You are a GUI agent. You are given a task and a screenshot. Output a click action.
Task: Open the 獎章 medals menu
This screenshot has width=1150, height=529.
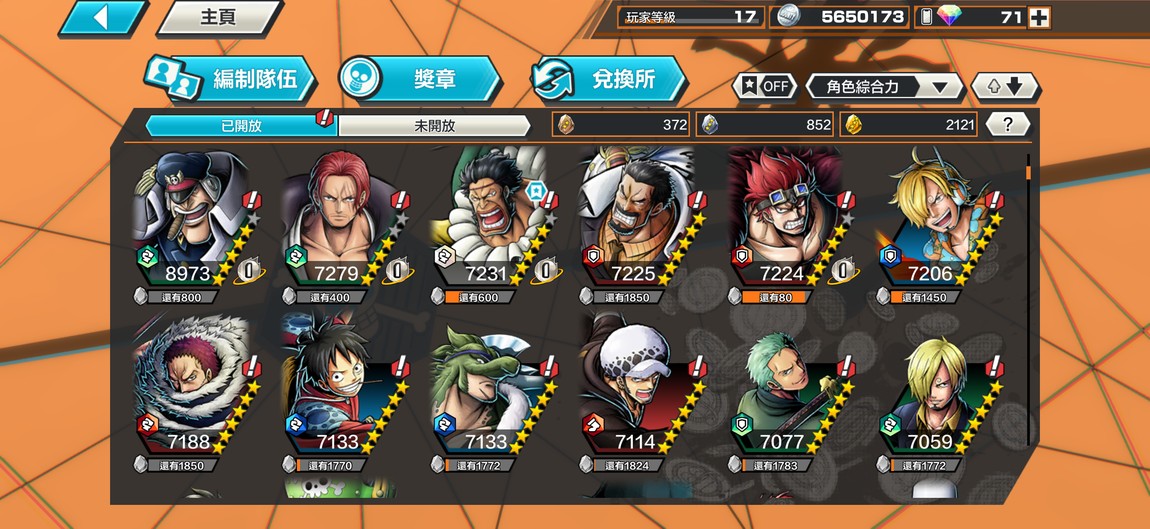pos(420,80)
